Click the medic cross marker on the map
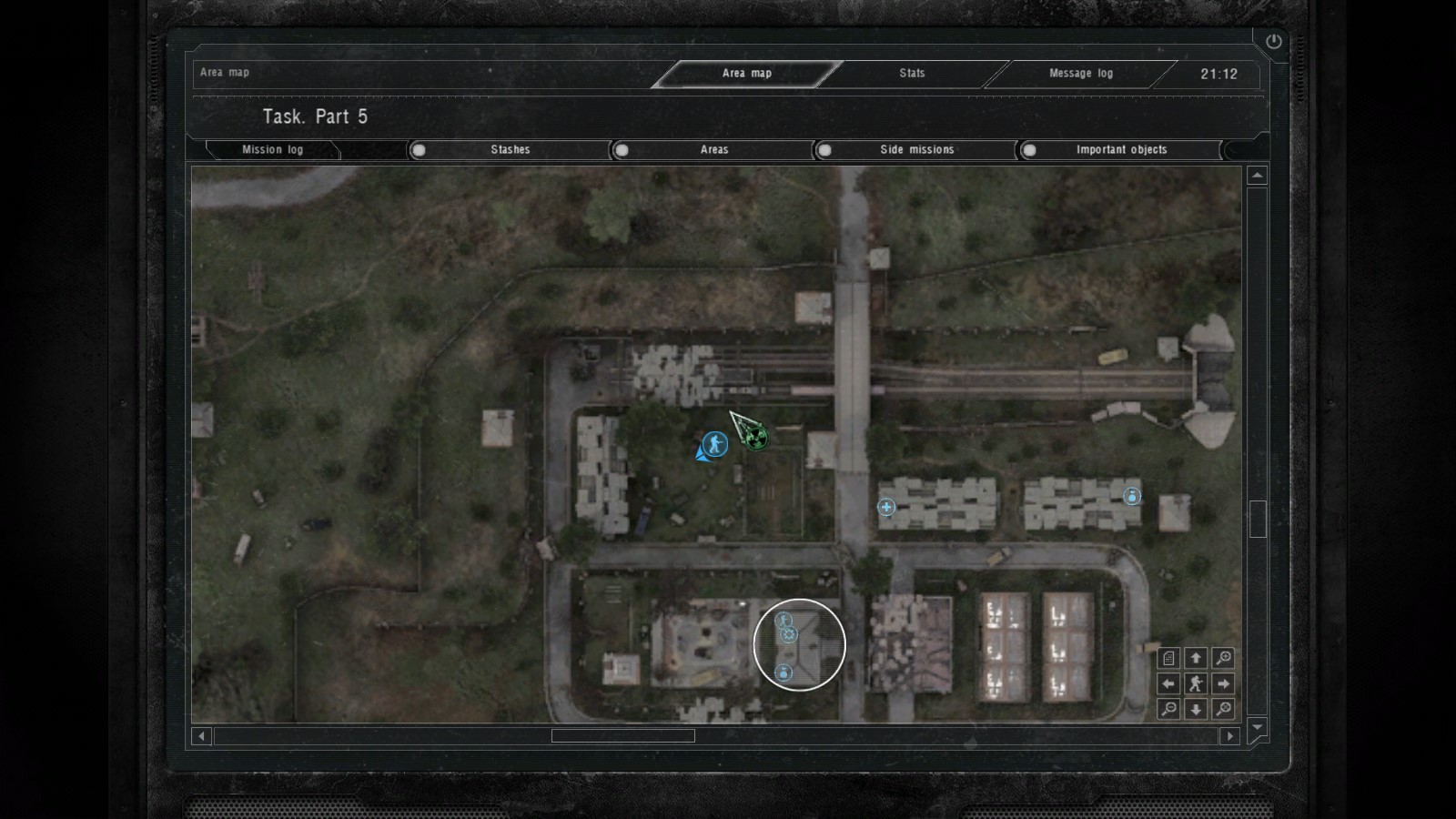This screenshot has width=1456, height=819. click(886, 507)
